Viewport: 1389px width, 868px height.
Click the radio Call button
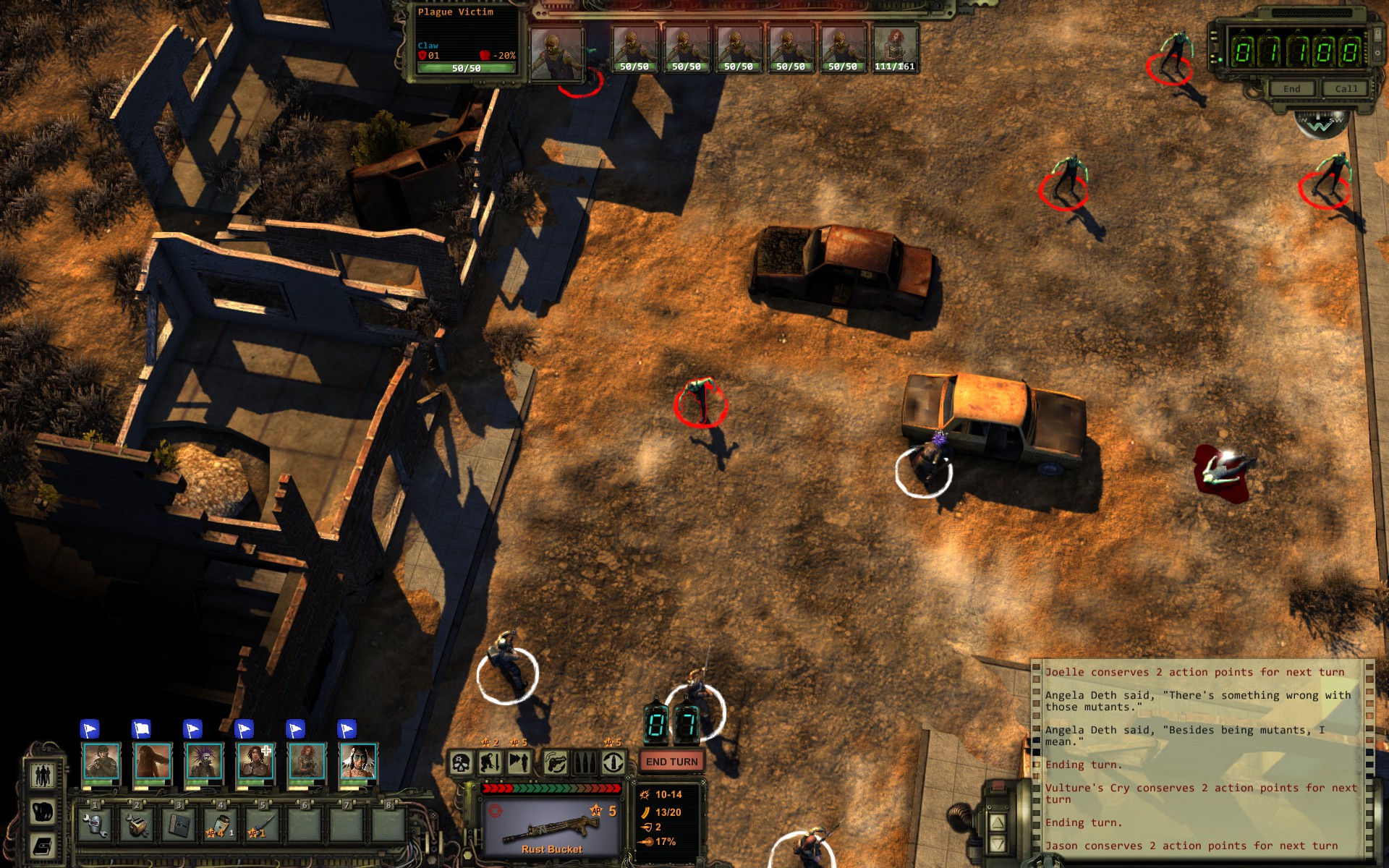[1346, 89]
